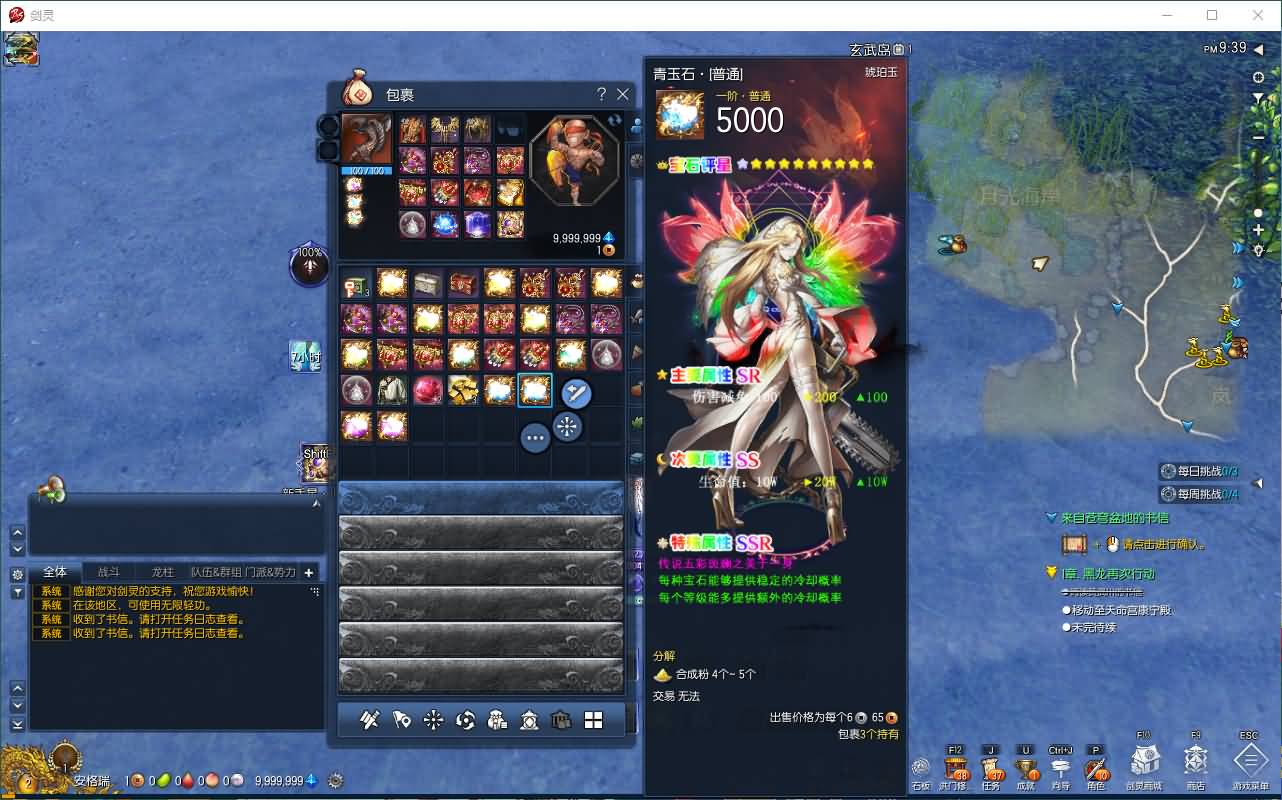The width and height of the screenshot is (1282, 800).
Task: Switch to the 龙柱 chat tab
Action: coord(162,571)
